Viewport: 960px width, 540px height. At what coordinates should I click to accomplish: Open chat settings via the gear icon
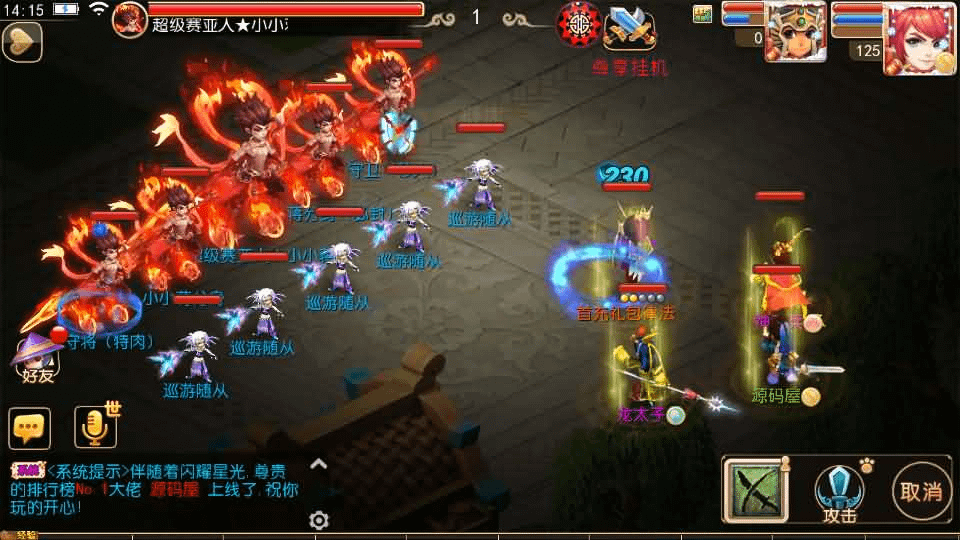point(319,520)
